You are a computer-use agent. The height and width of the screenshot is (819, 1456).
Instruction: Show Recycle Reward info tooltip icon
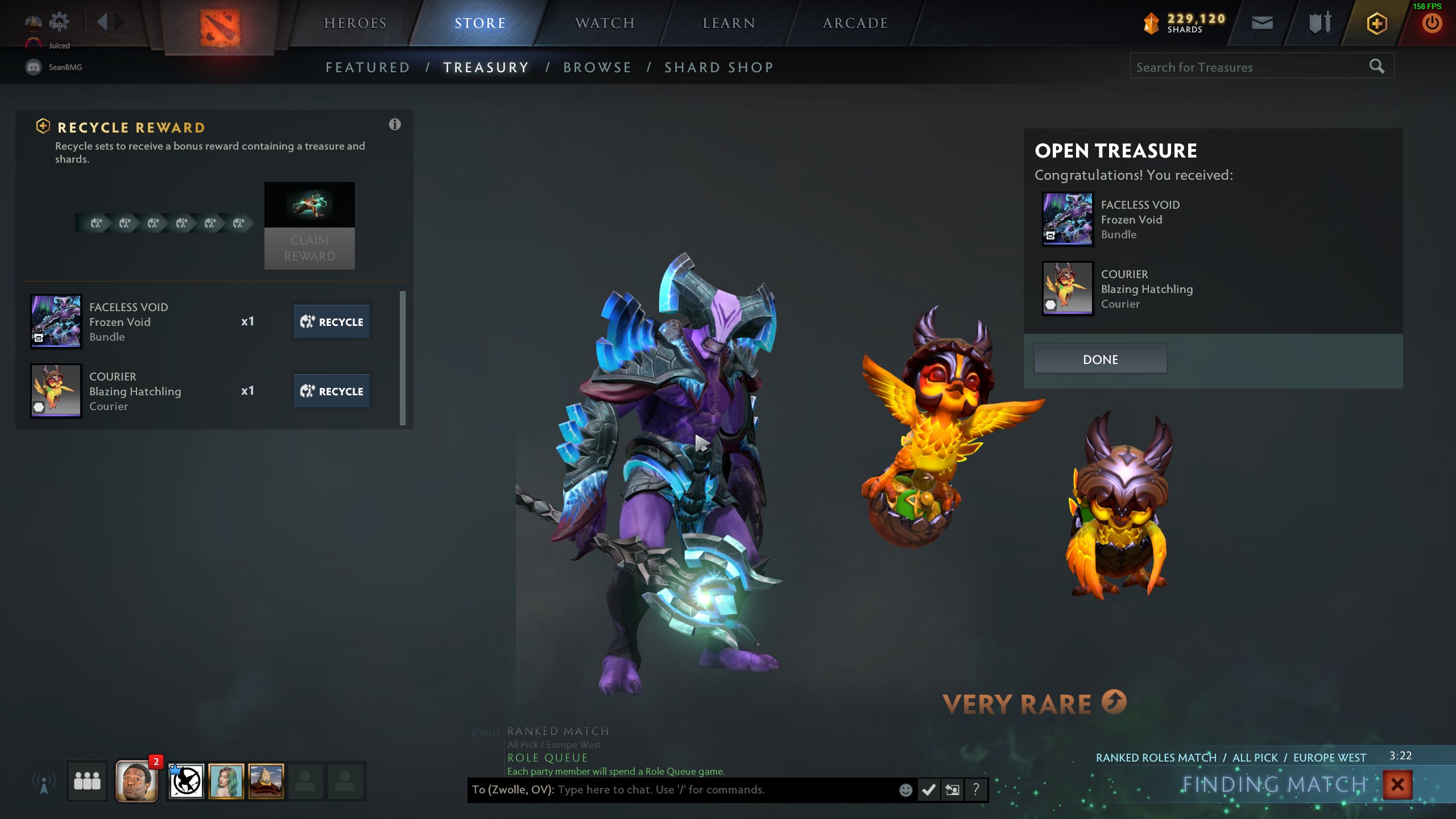(395, 125)
